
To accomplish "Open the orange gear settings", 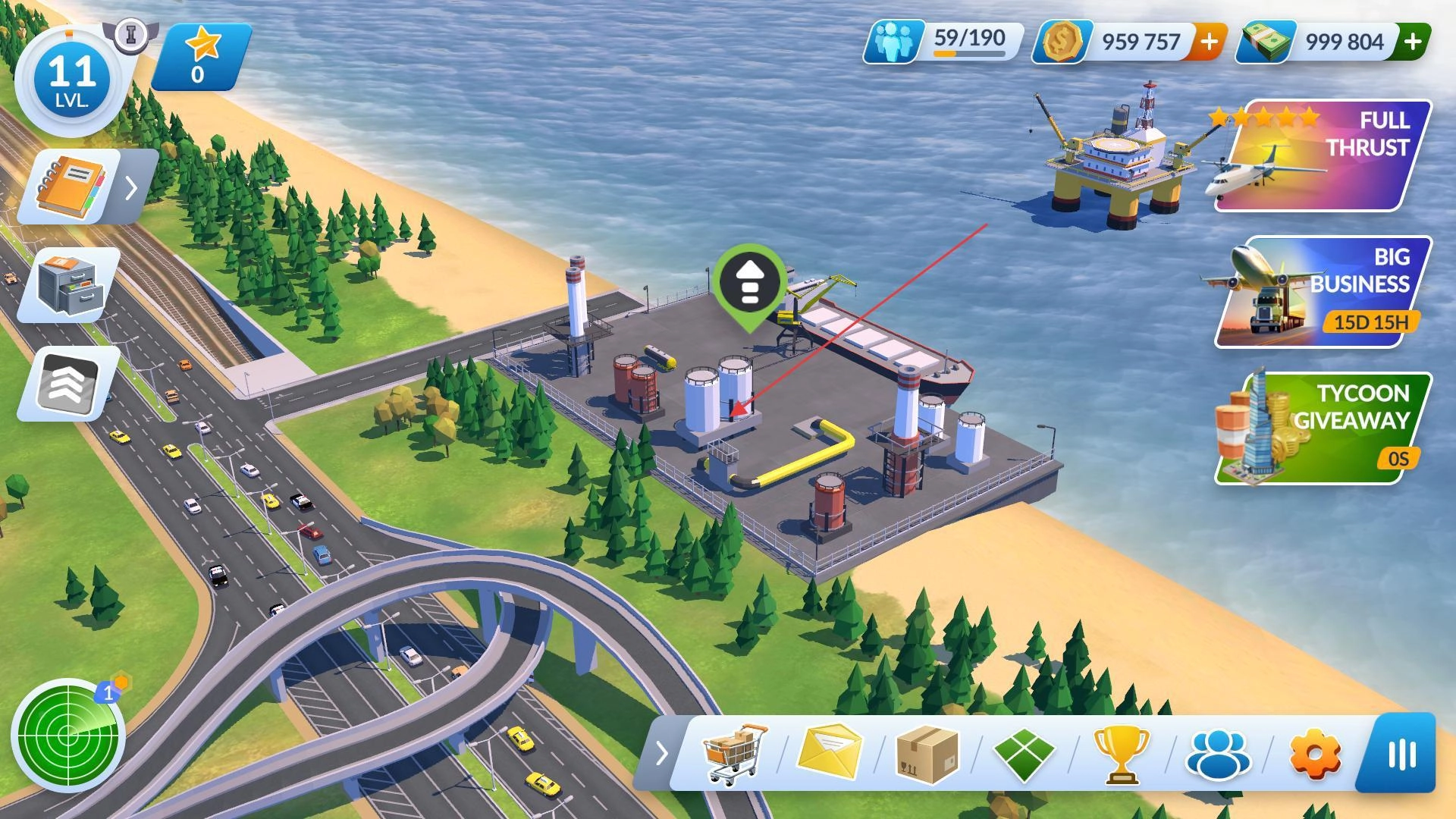I will pyautogui.click(x=1315, y=753).
